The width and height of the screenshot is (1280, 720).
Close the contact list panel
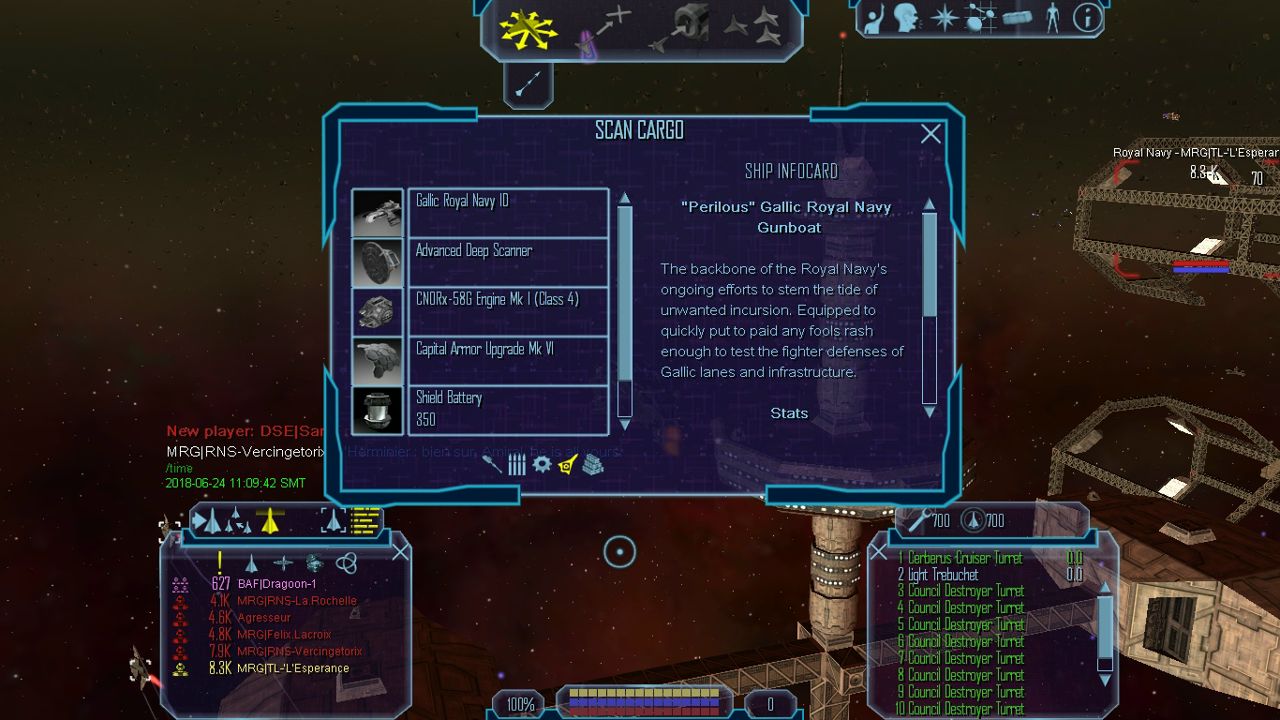point(400,552)
